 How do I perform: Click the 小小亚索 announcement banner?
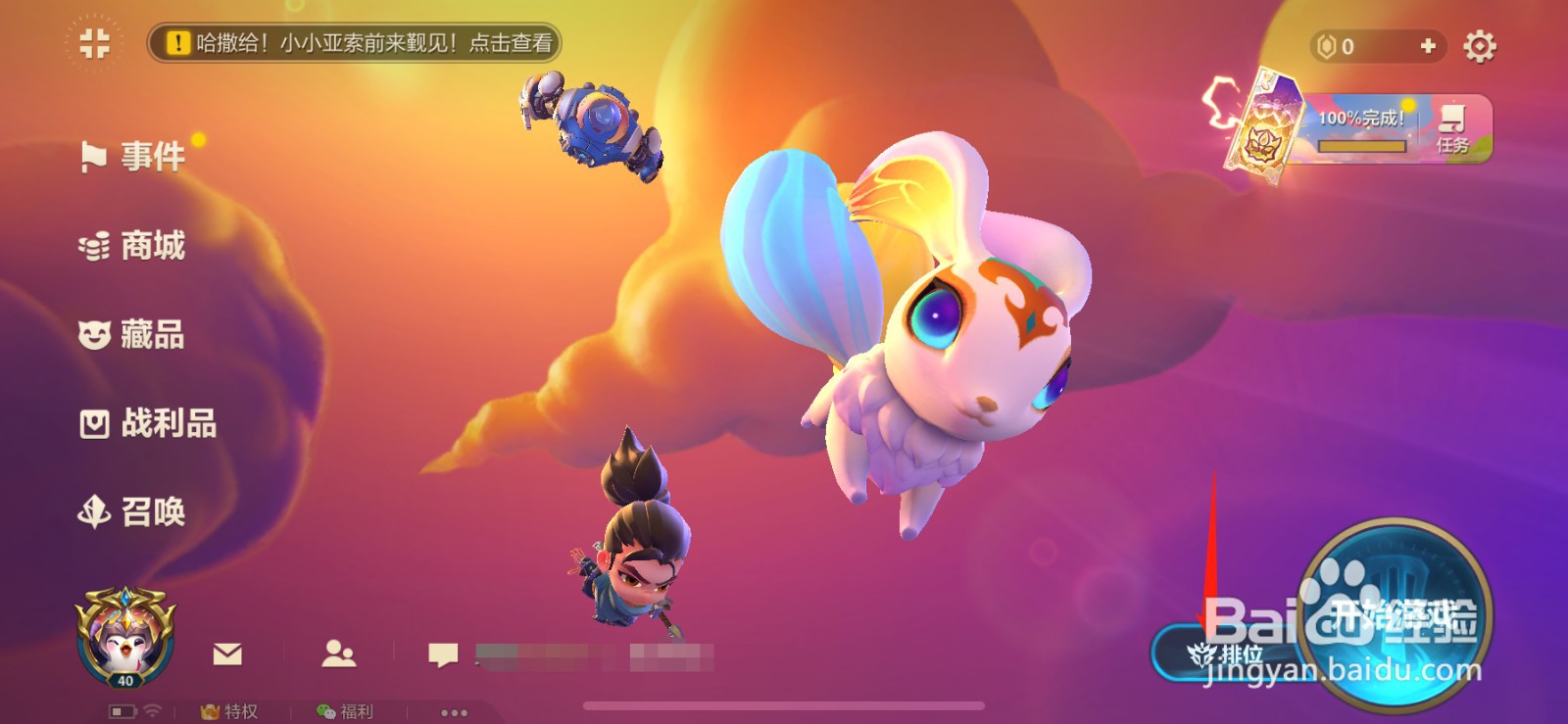pyautogui.click(x=353, y=44)
